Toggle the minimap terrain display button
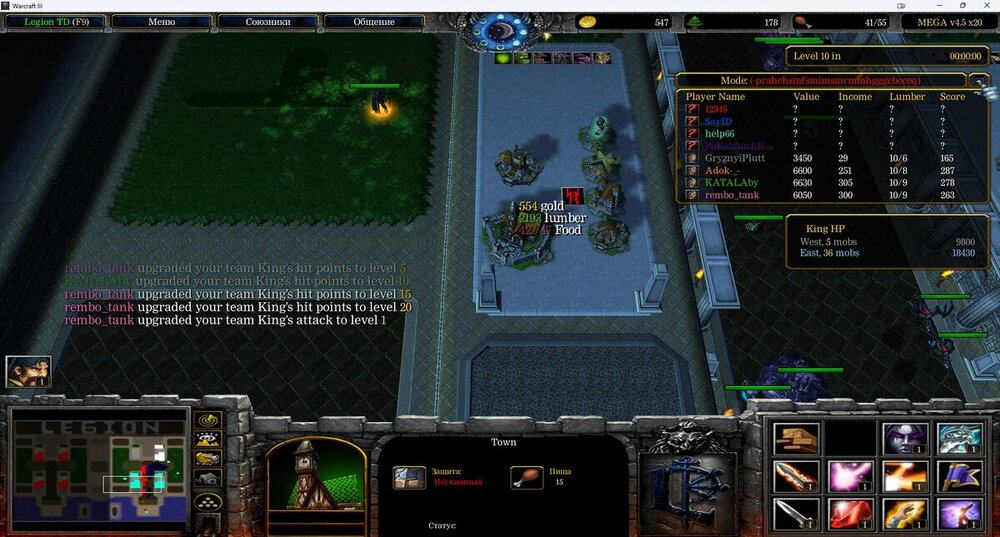This screenshot has width=1000, height=537. [x=209, y=439]
